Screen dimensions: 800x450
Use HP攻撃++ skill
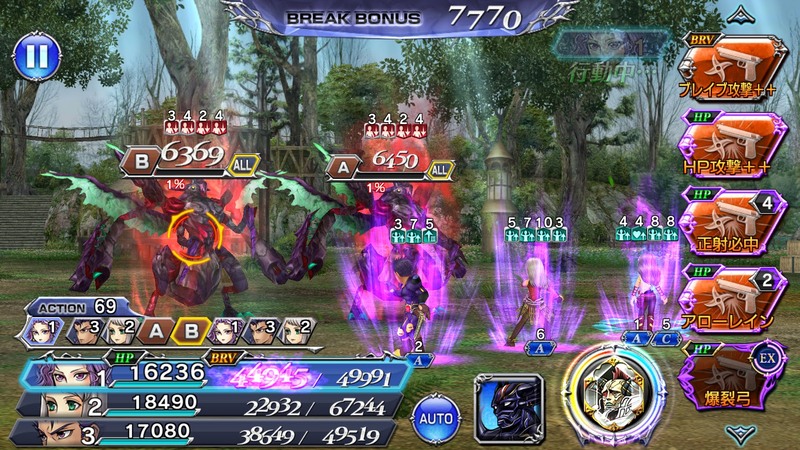(x=732, y=146)
